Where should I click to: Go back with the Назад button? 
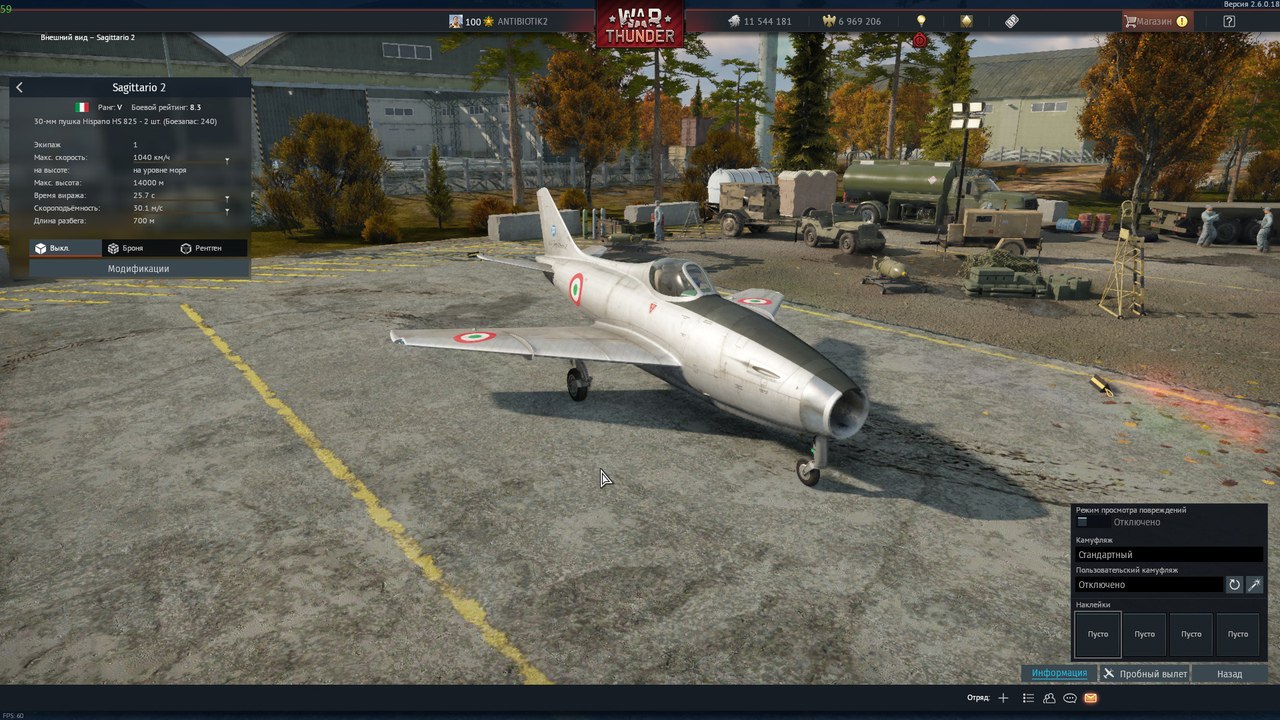point(1229,674)
